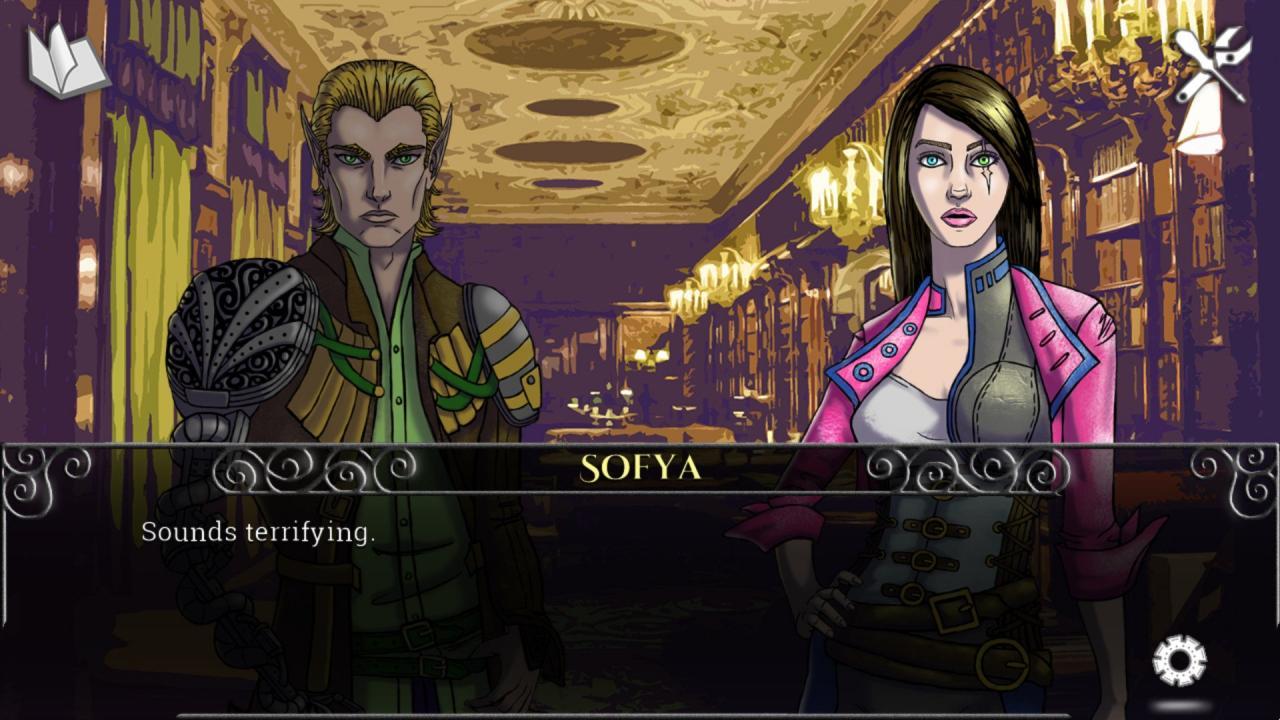Screen dimensions: 1280x720
Task: Click the thin bar at the screen's bottom
Action: (640, 714)
